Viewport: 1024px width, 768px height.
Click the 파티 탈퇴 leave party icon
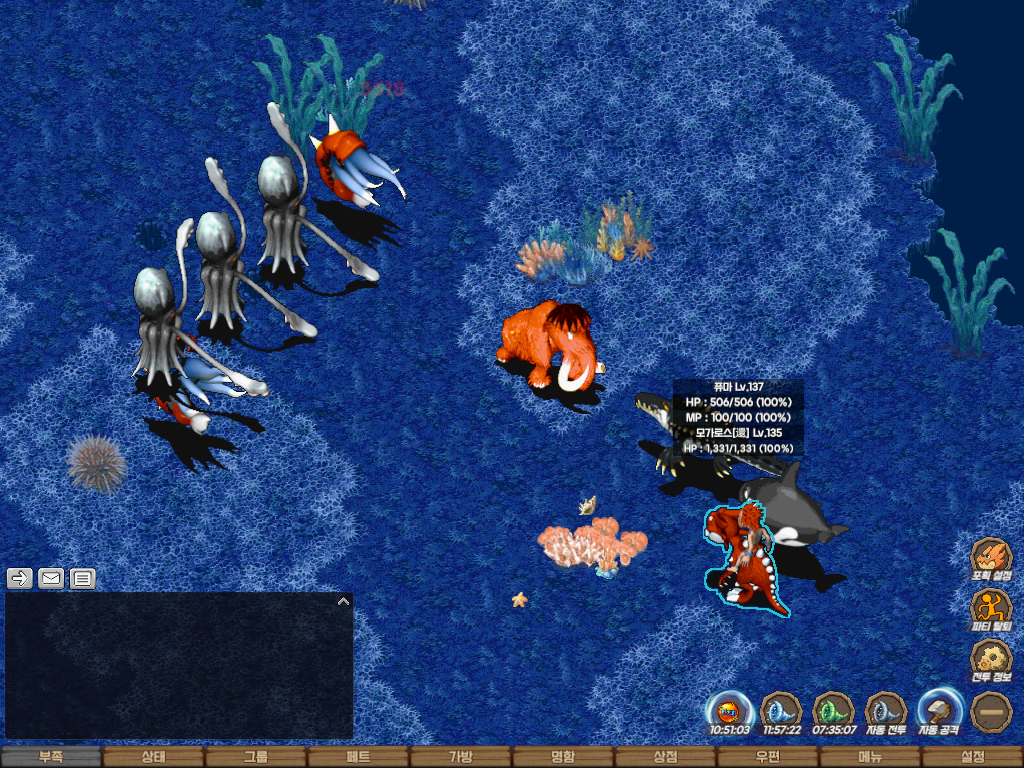click(x=991, y=608)
